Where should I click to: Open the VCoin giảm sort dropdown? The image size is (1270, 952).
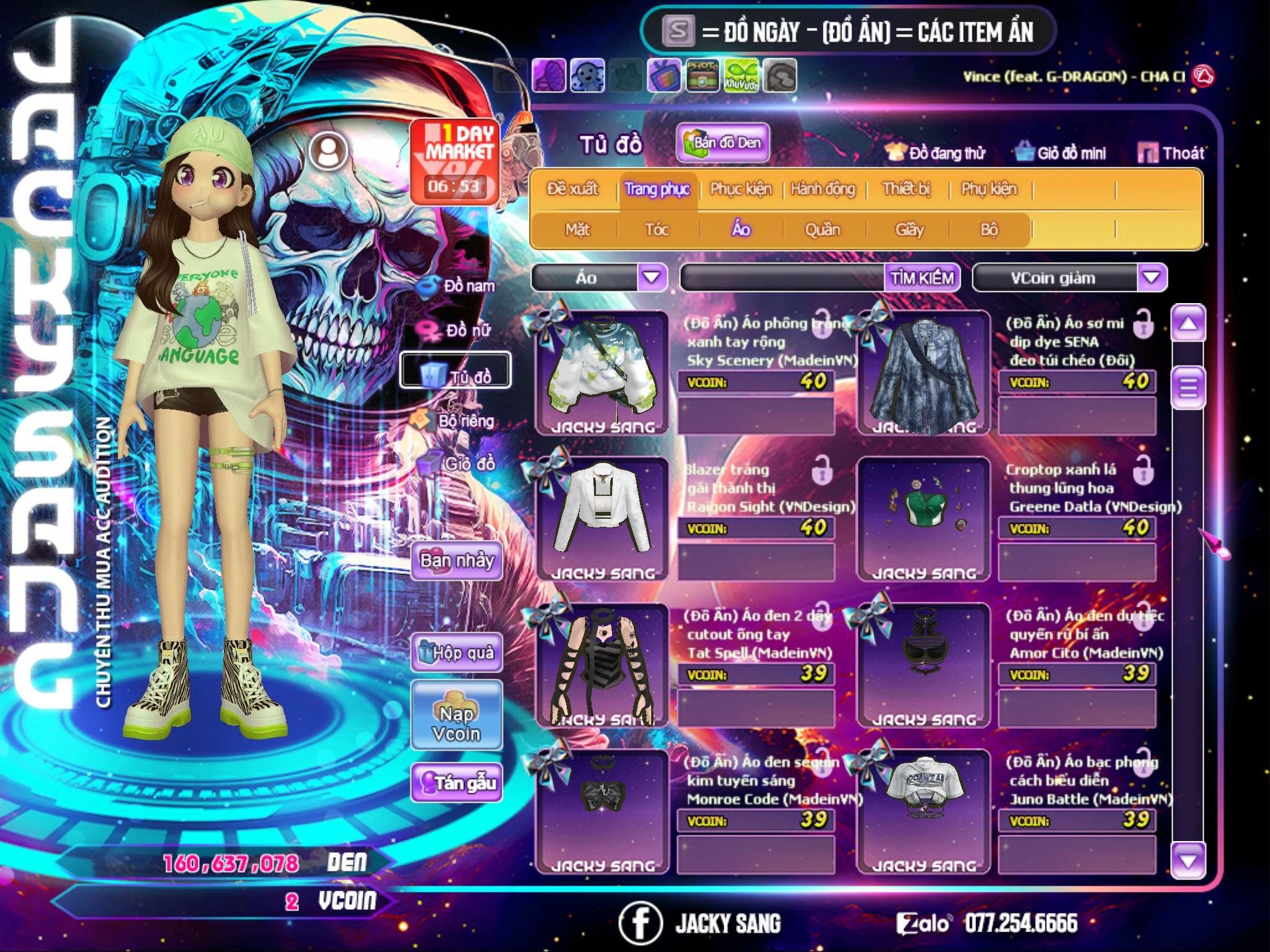[x=1151, y=277]
